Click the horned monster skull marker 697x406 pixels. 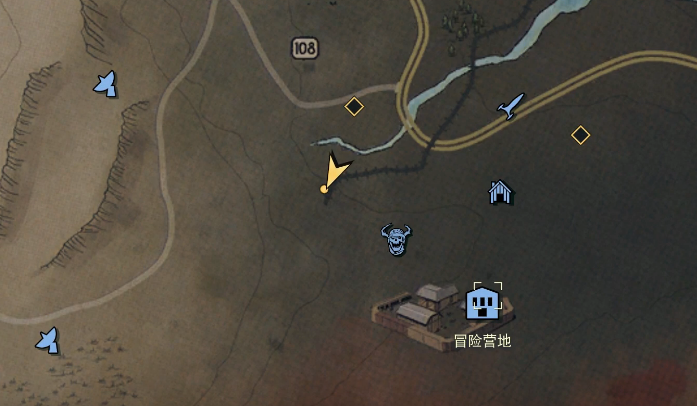[397, 239]
